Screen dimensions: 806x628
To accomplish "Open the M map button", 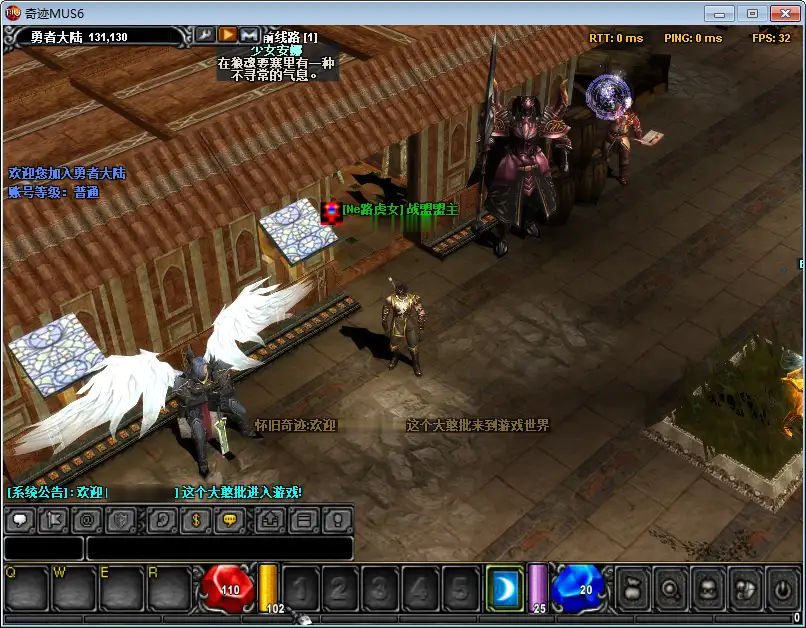I will (249, 35).
